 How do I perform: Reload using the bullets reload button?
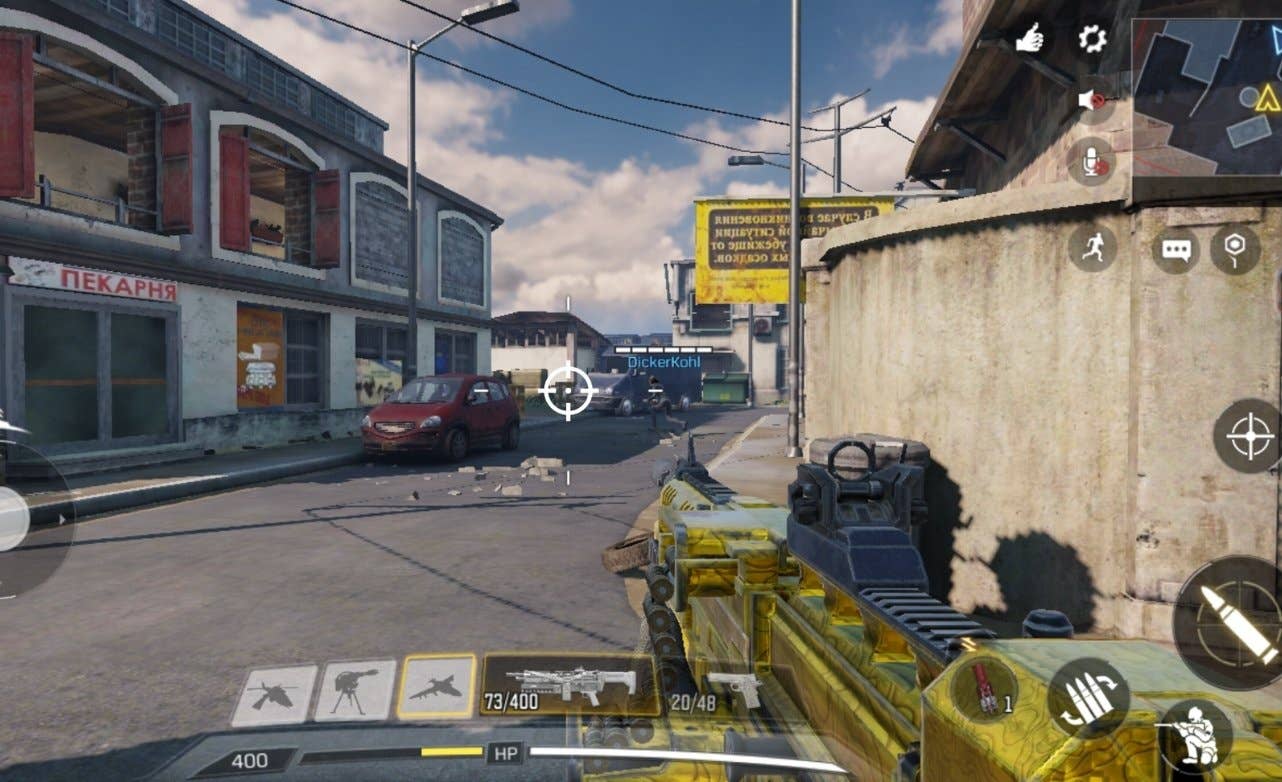pyautogui.click(x=1089, y=698)
